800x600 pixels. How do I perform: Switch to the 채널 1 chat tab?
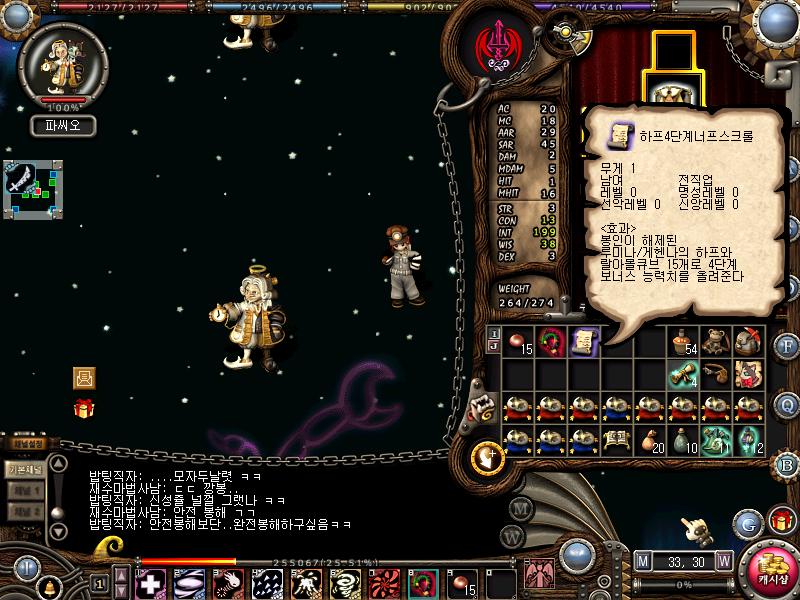pos(25,490)
